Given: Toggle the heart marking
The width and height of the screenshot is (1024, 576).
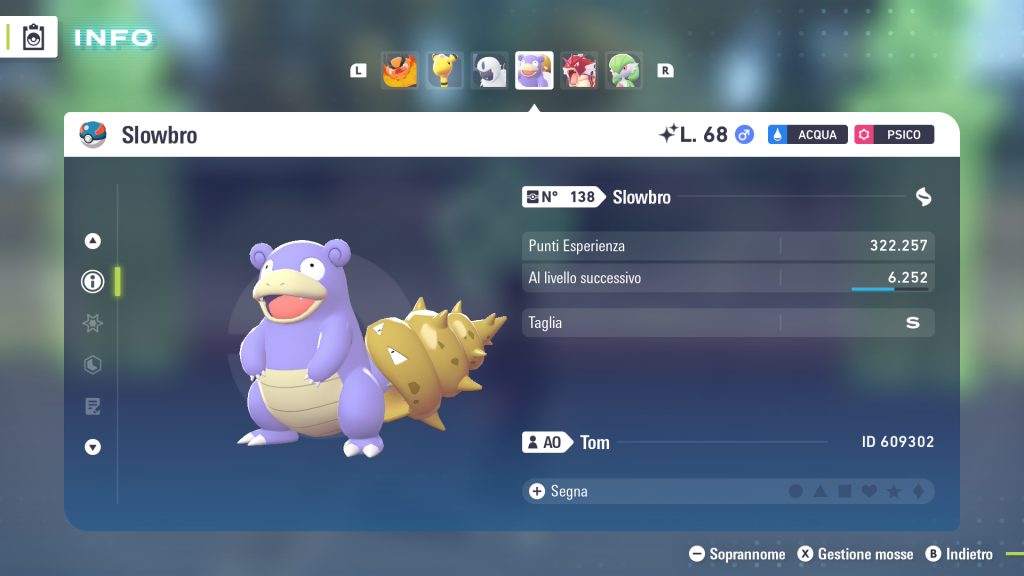Looking at the screenshot, I should click(x=869, y=492).
